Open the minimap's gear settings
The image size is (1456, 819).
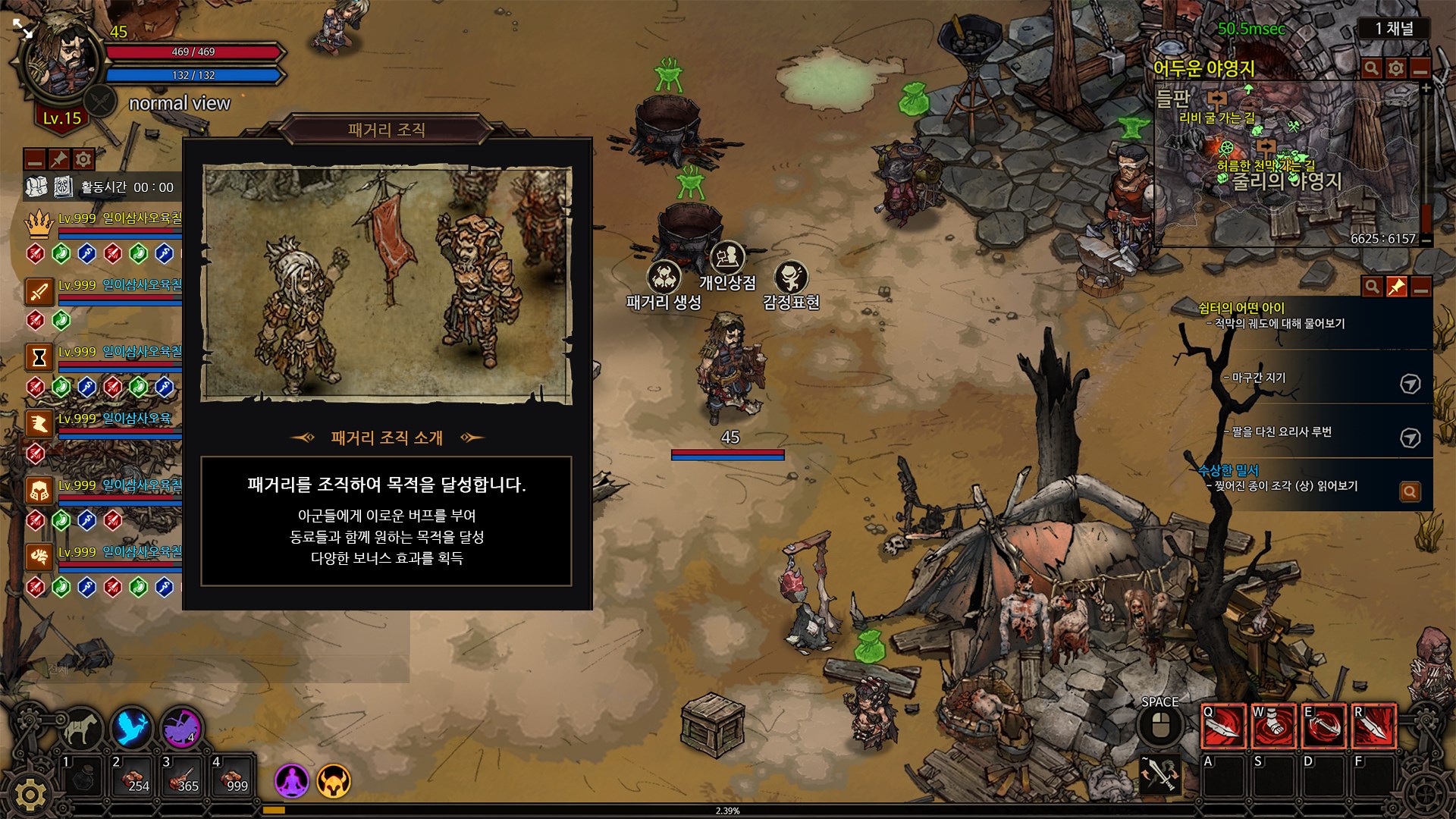coord(1396,69)
